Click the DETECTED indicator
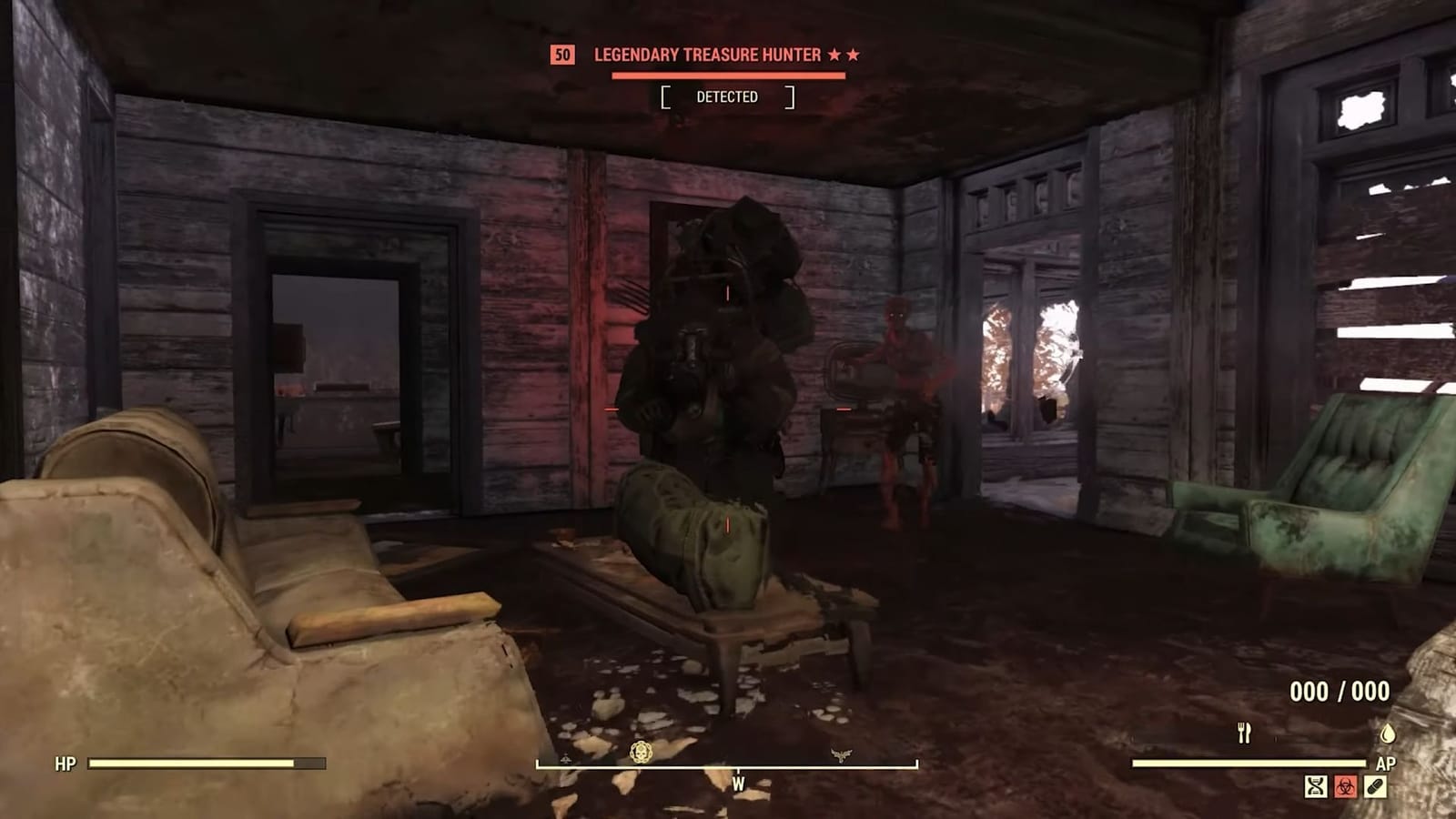1456x819 pixels. (729, 96)
